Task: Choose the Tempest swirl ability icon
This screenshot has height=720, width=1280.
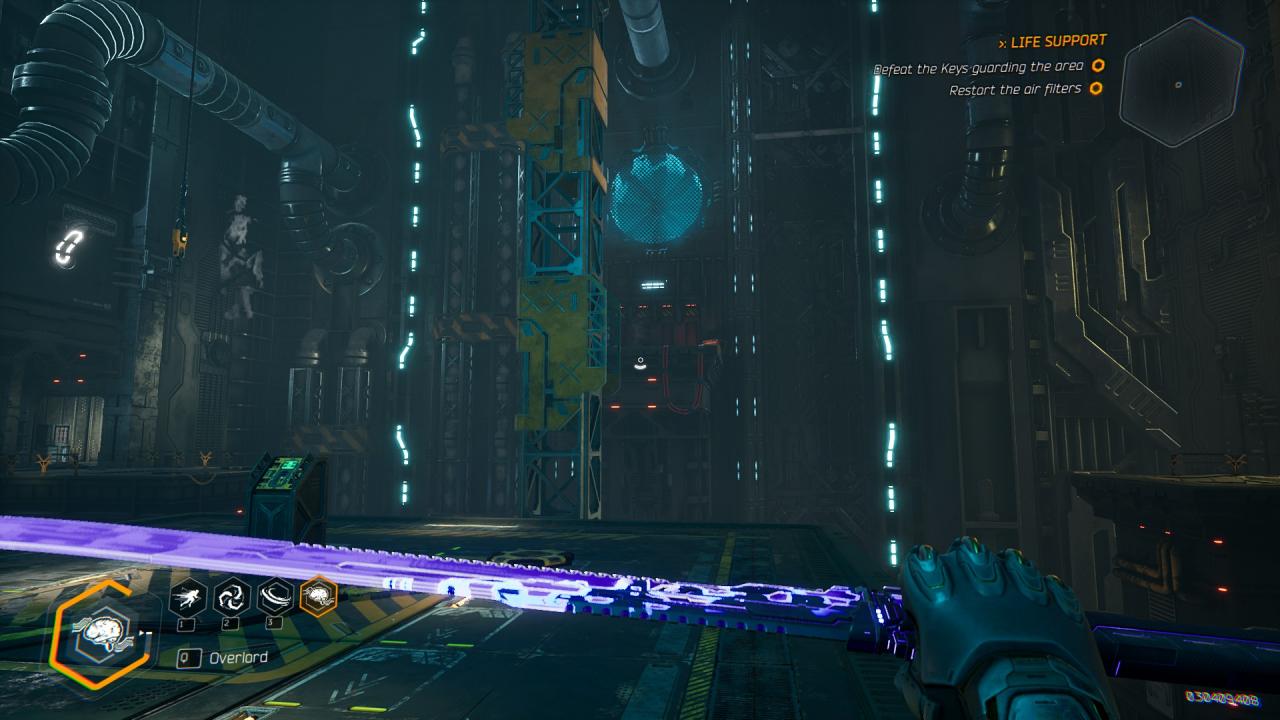Action: tap(231, 597)
